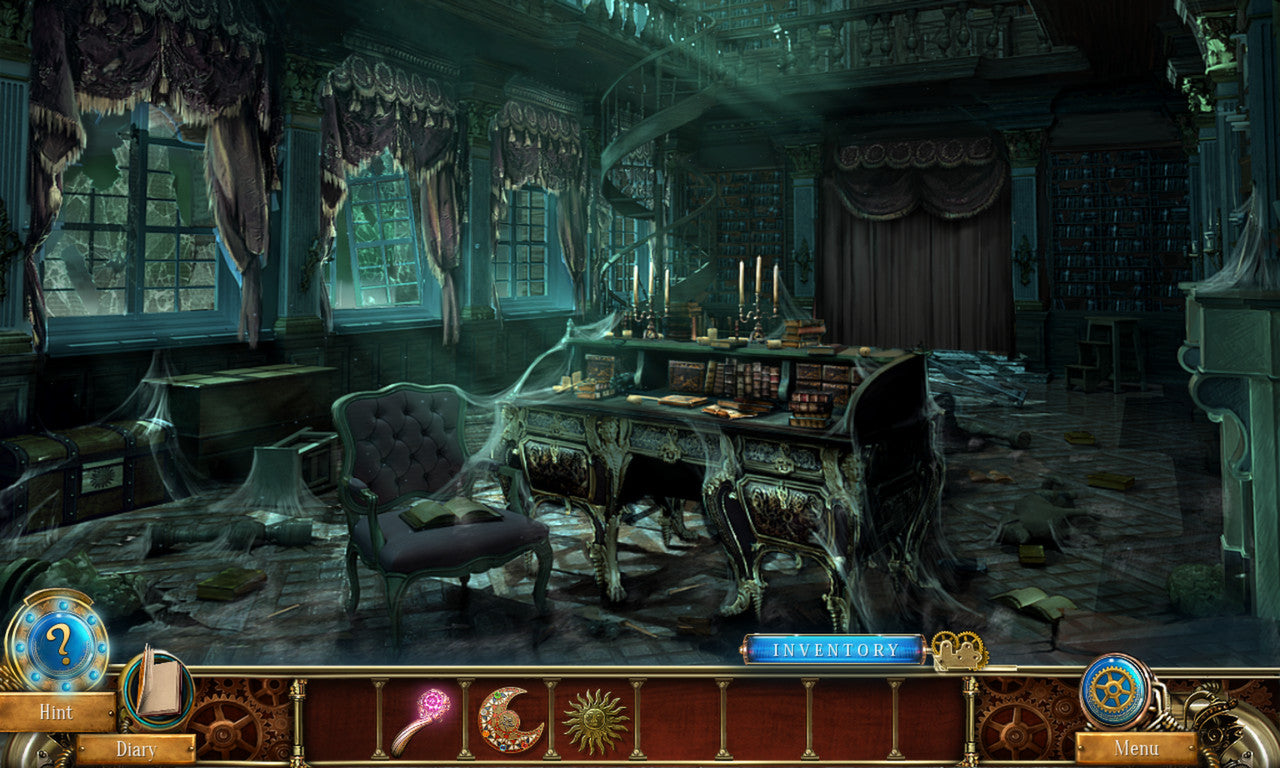The image size is (1280, 768).
Task: Click the golden gear lock beside Inventory
Action: pos(958,651)
